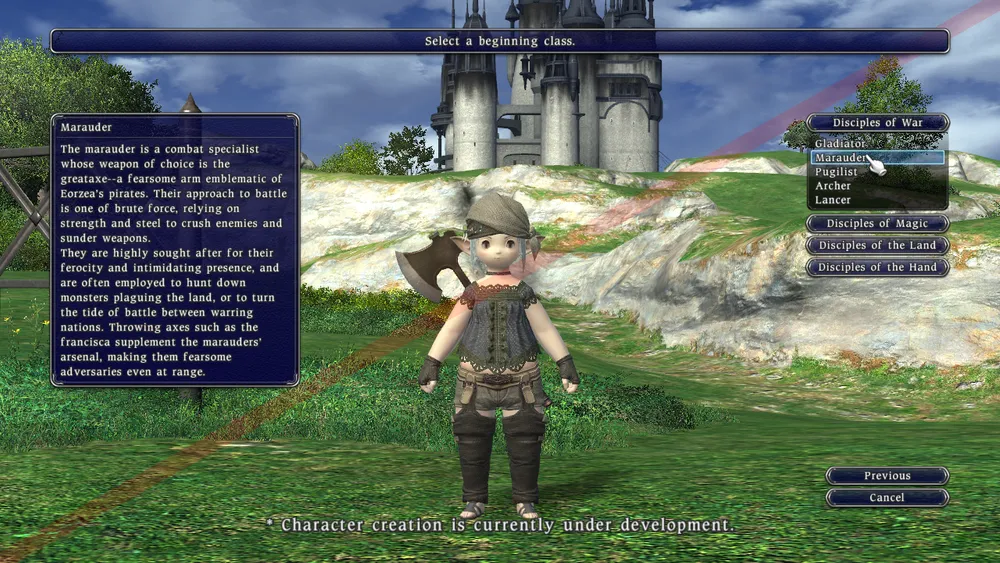Go back with the Previous button
The width and height of the screenshot is (1000, 563).
click(887, 476)
